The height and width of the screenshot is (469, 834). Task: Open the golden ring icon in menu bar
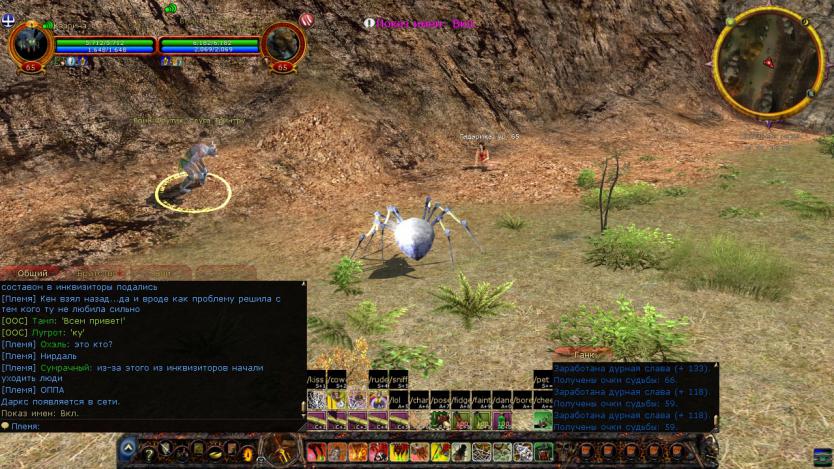(x=247, y=453)
